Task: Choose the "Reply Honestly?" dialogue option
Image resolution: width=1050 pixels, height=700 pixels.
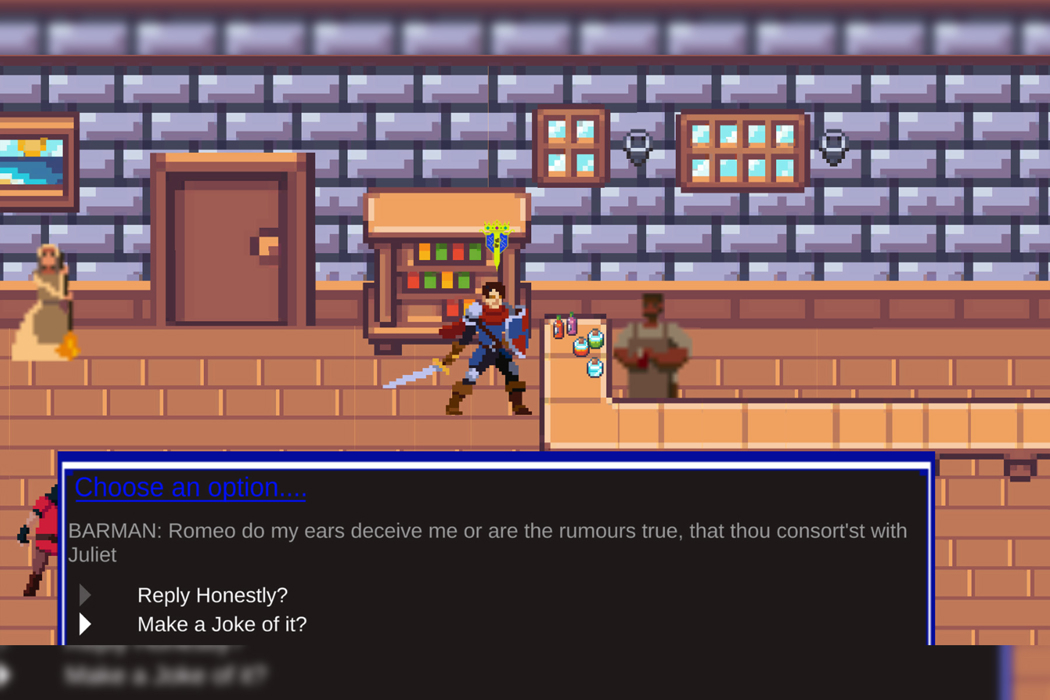Action: 212,595
